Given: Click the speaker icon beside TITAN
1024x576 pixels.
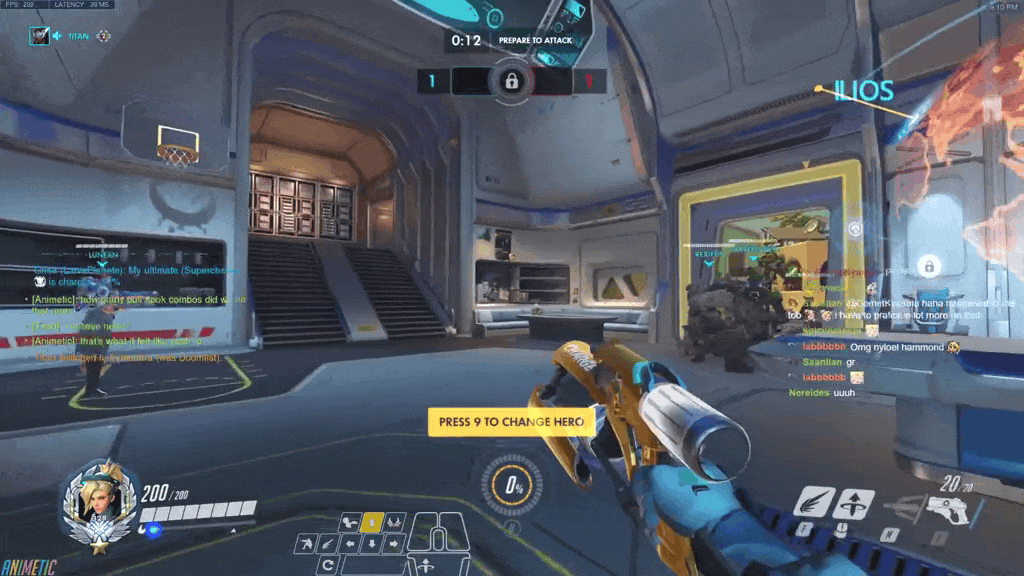Looking at the screenshot, I should 58,36.
